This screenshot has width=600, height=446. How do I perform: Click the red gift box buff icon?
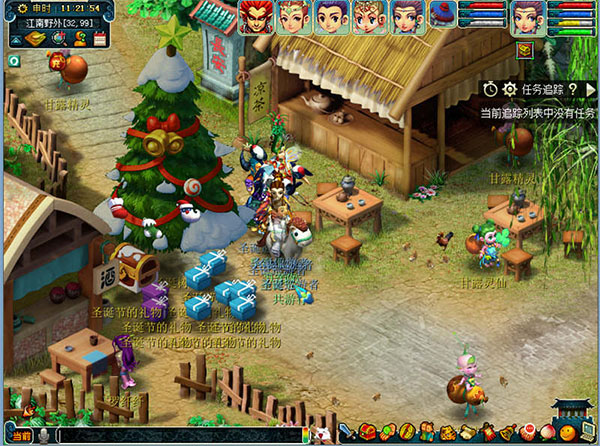point(524,49)
